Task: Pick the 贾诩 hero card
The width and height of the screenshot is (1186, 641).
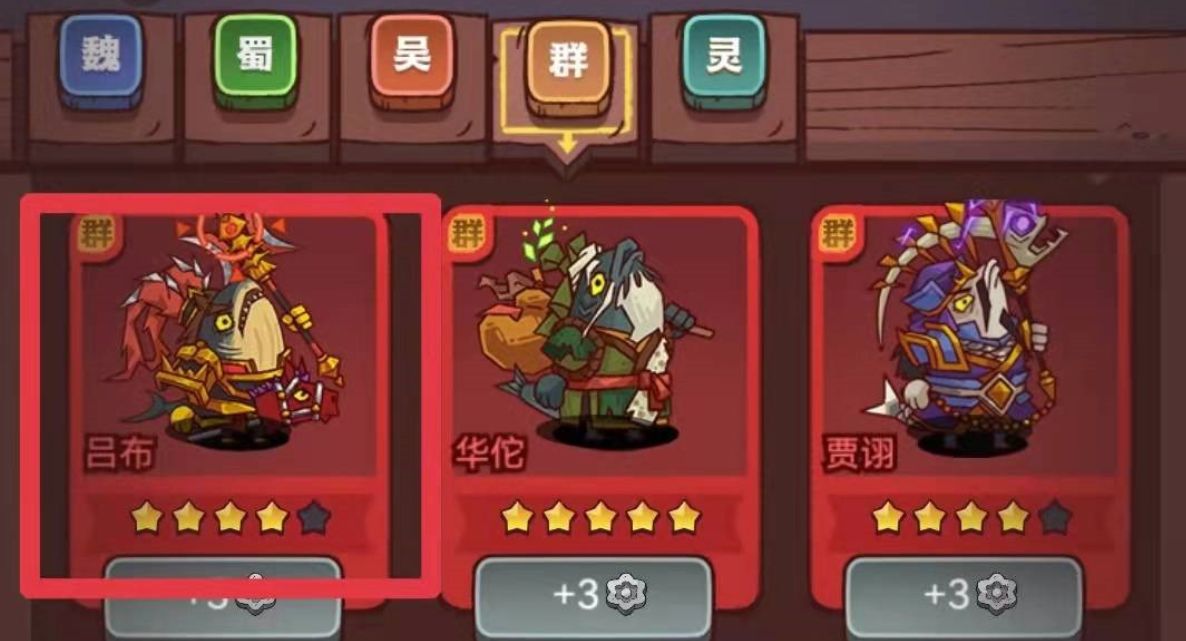Action: point(968,350)
